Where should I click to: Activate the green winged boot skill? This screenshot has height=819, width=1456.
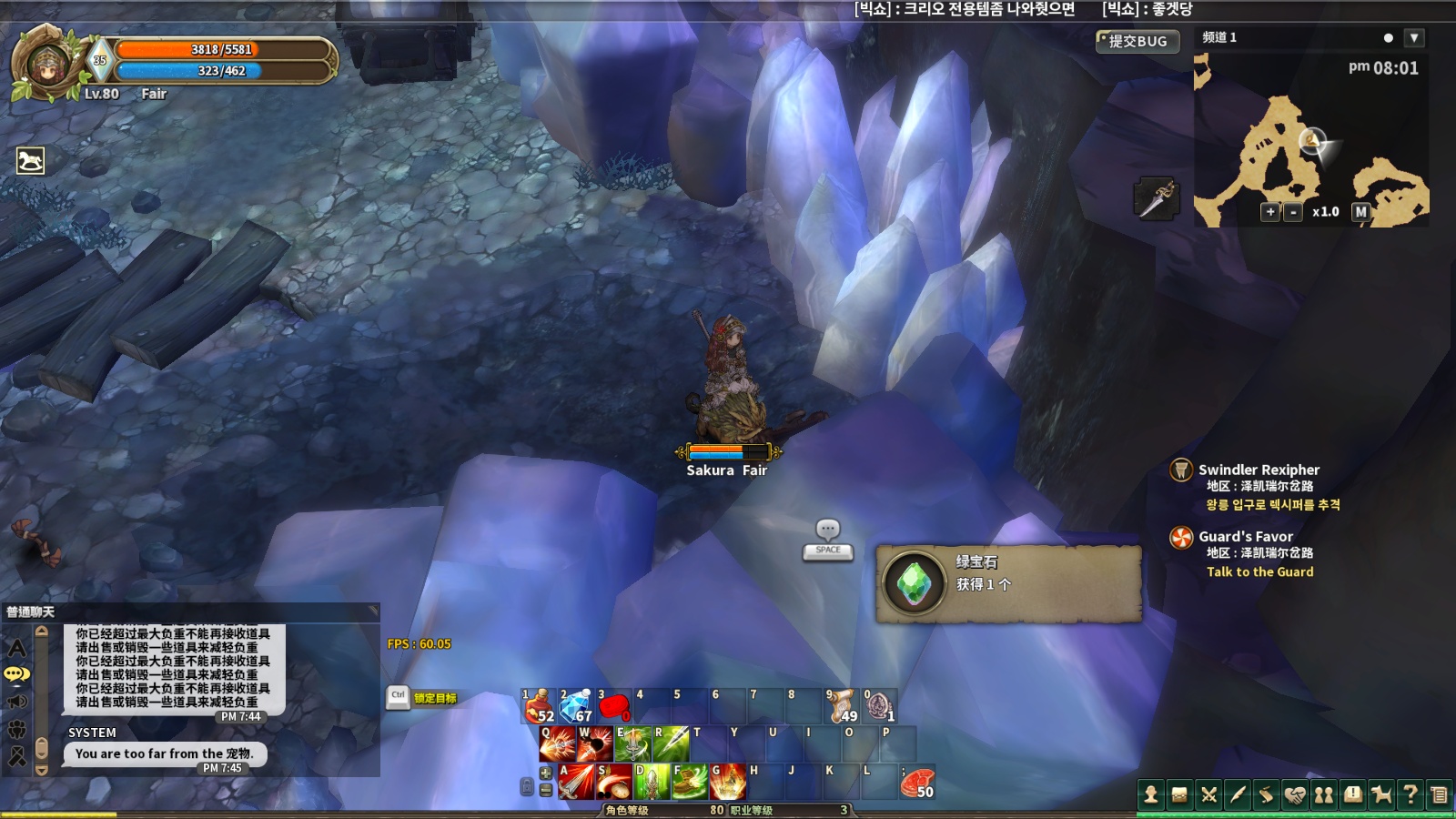pos(689,782)
